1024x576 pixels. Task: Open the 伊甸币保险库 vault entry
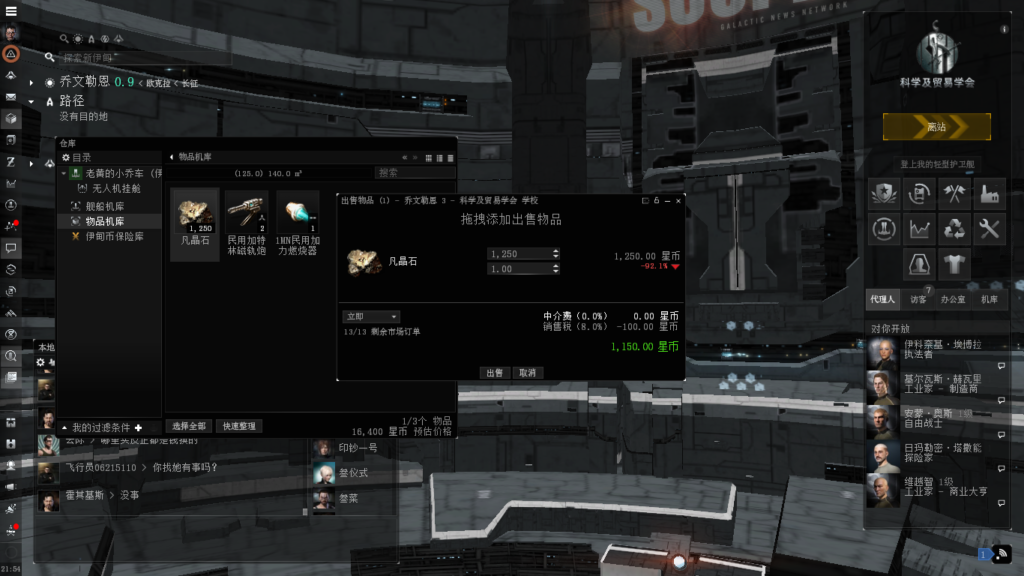click(114, 236)
